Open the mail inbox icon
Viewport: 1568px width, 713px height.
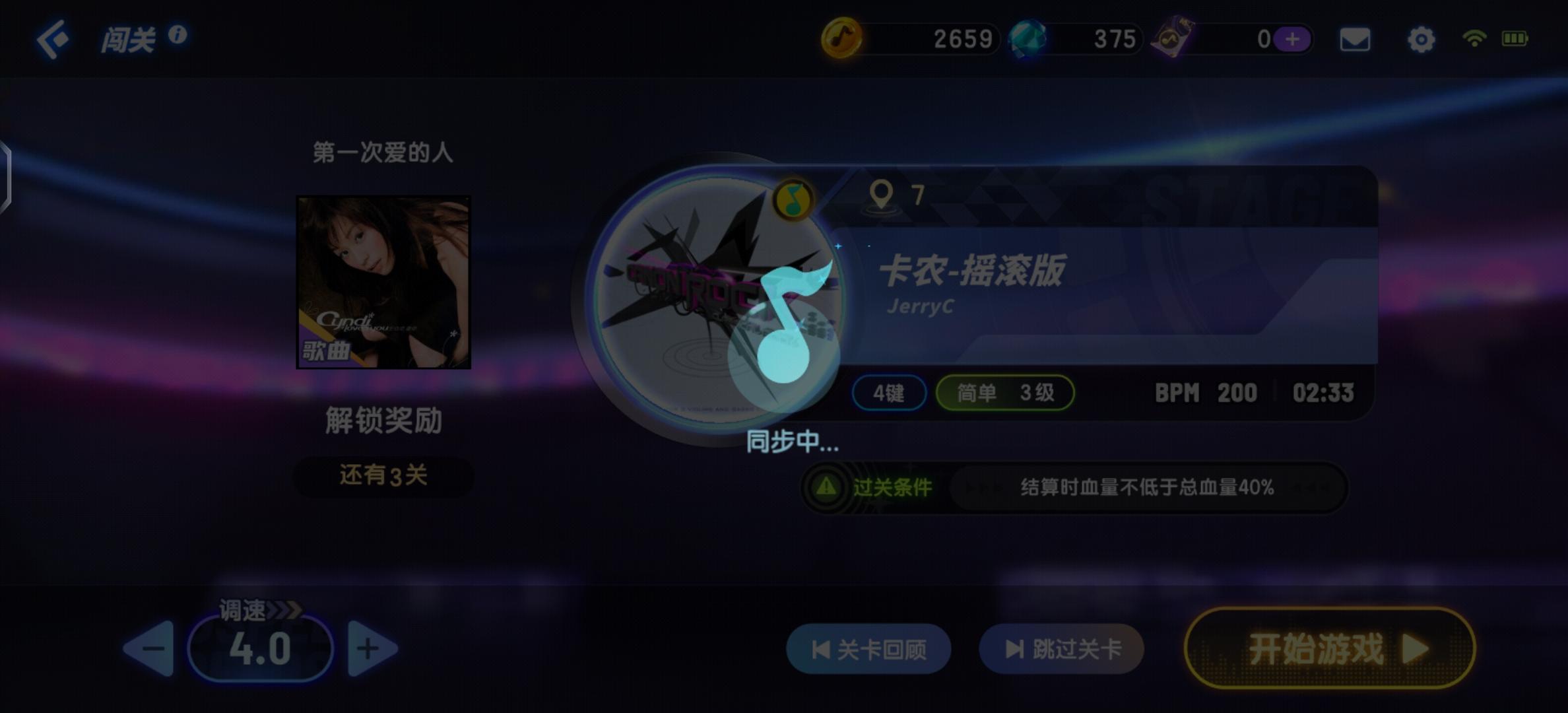pos(1354,40)
